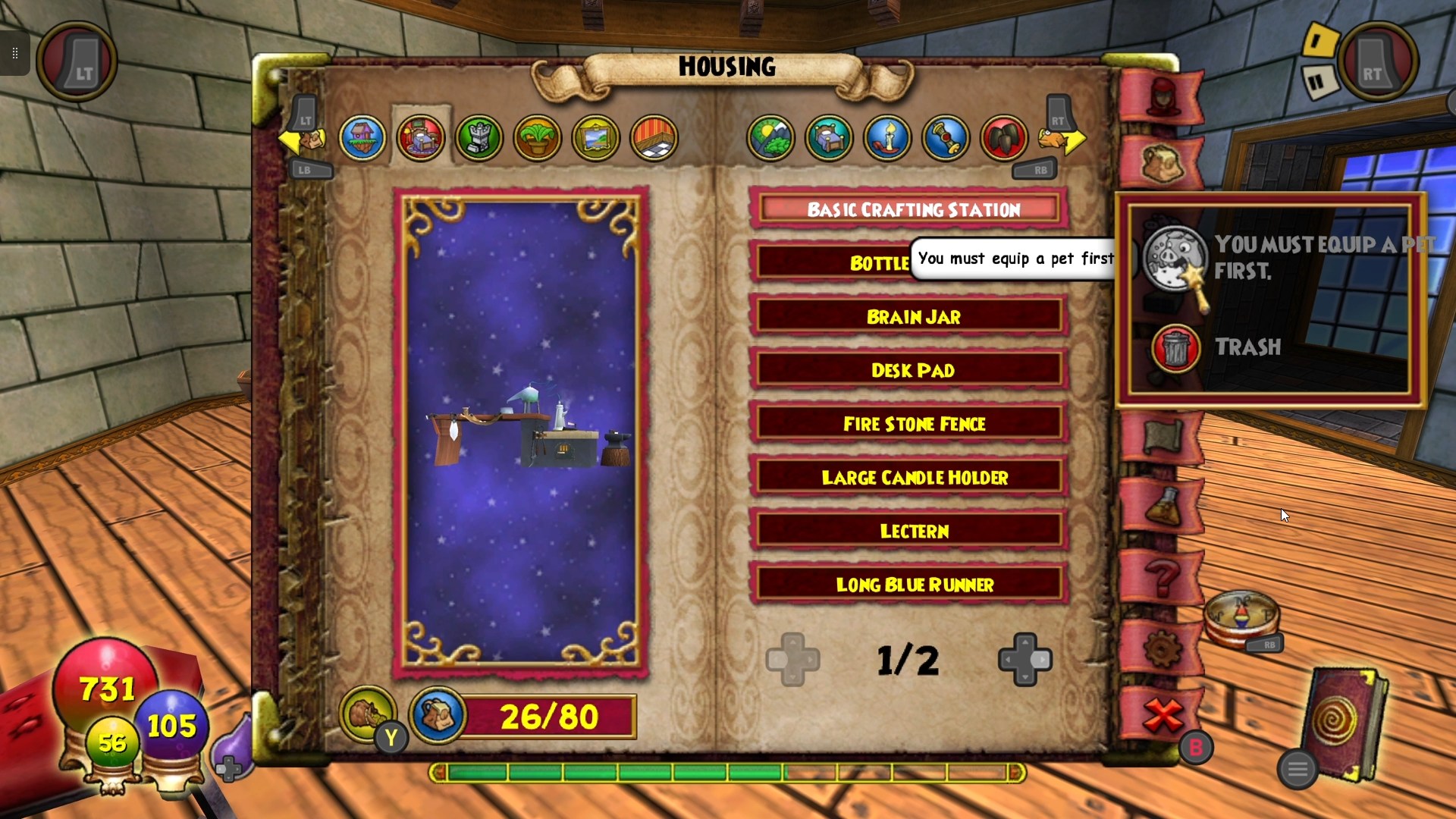Close the Housing book with red X
This screenshot has height=819, width=1456.
1163,714
